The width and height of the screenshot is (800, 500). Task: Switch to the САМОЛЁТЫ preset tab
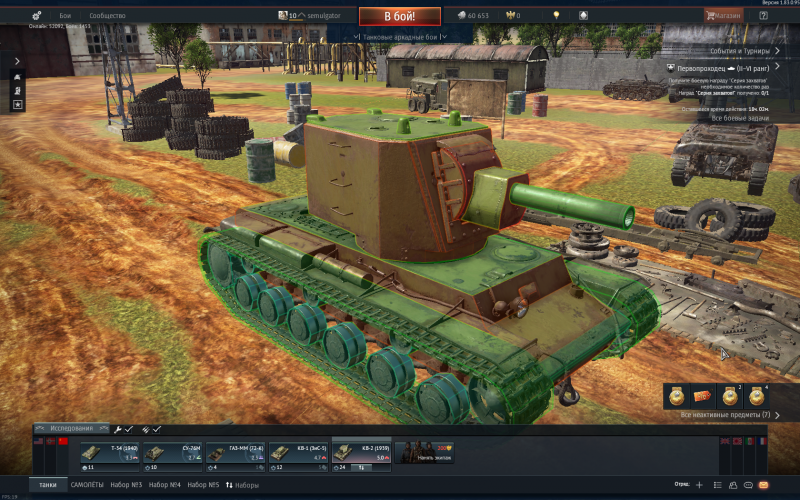(84, 485)
